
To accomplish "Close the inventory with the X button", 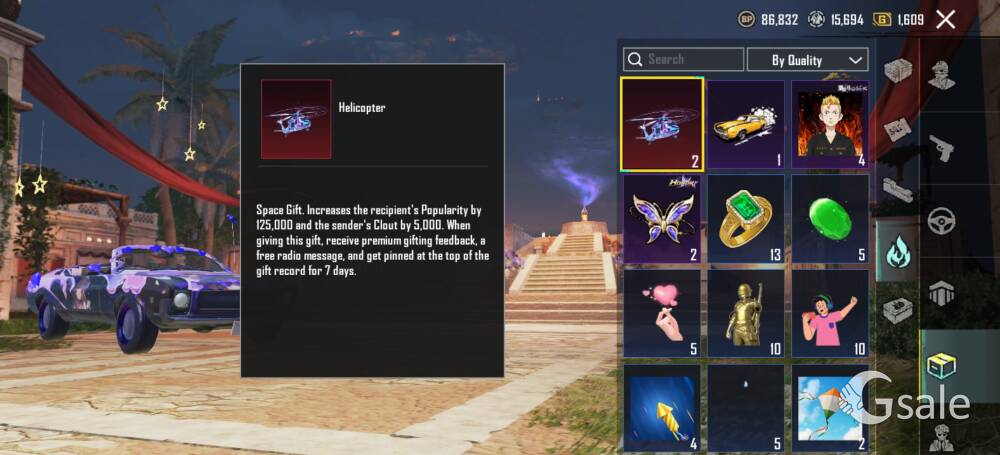I will click(945, 19).
